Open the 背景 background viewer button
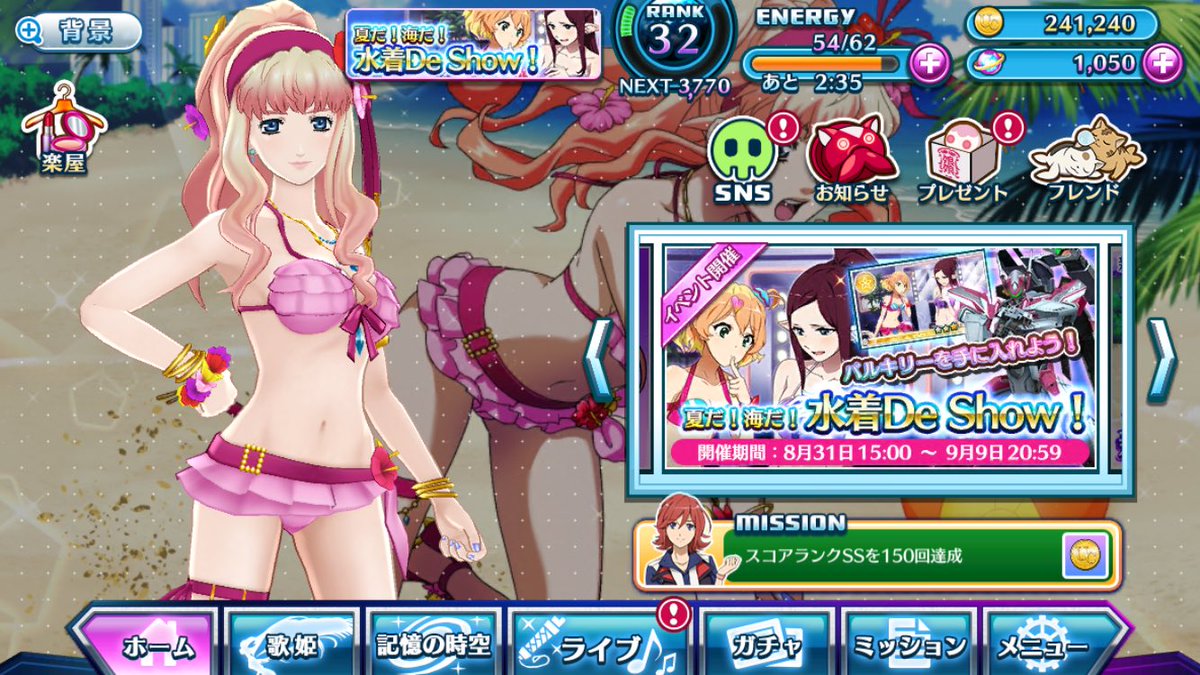1200x675 pixels. tap(77, 33)
